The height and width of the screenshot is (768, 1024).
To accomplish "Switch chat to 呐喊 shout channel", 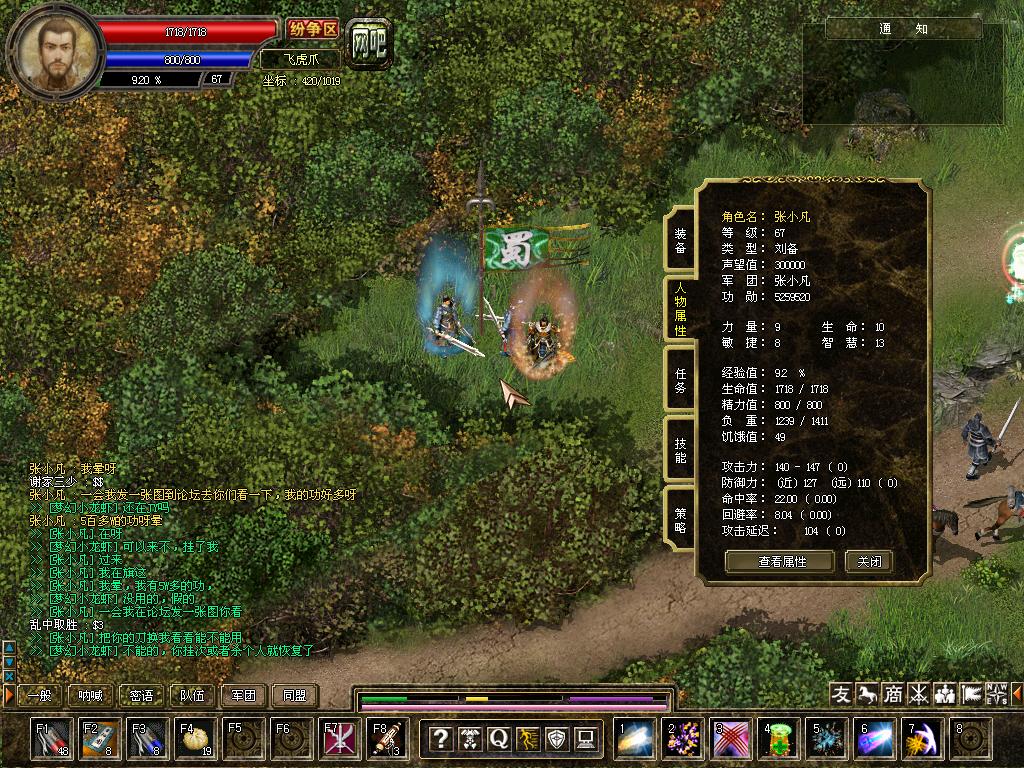I will [91, 696].
